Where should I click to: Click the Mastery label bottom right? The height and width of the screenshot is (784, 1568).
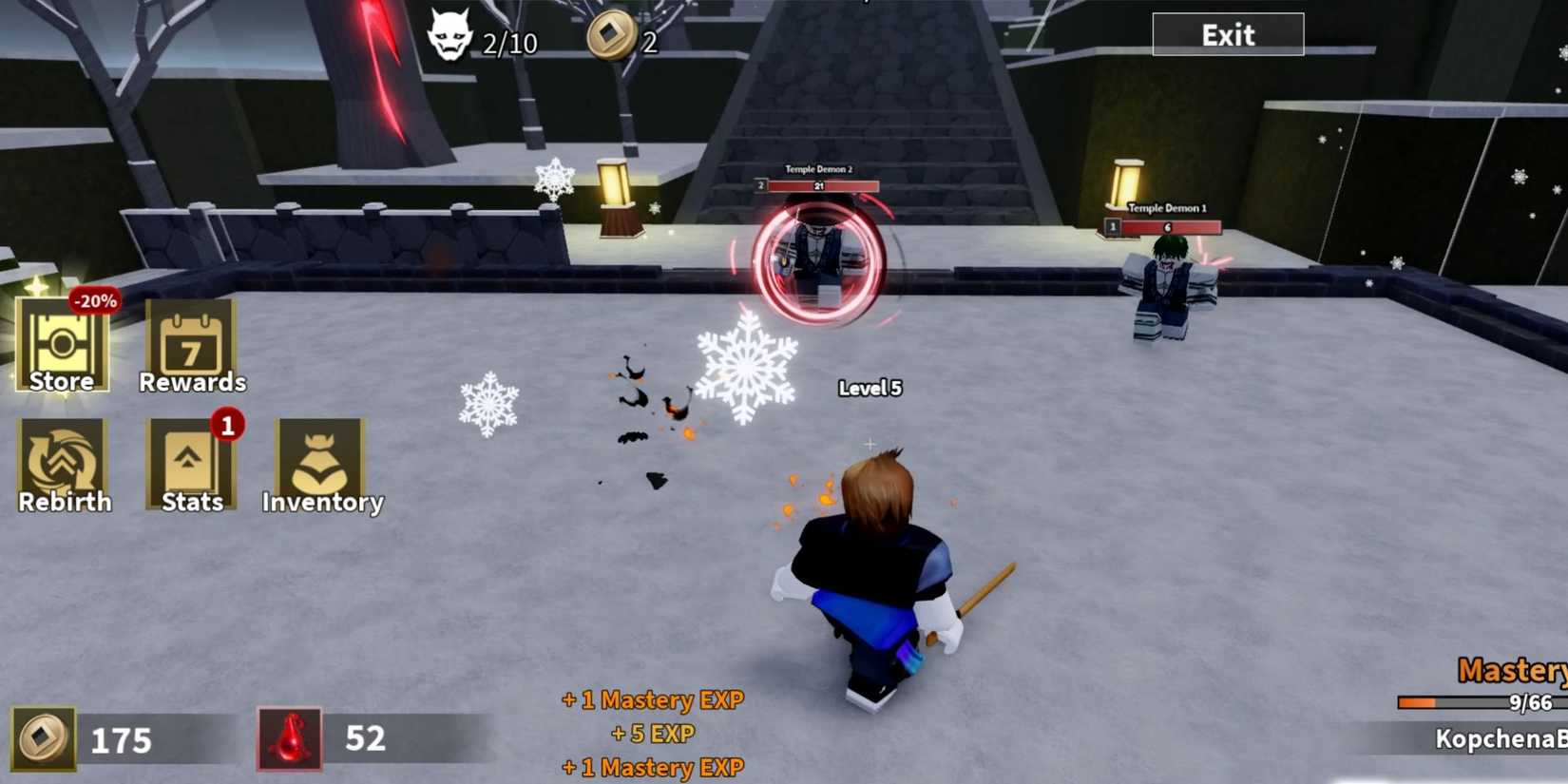click(1513, 672)
